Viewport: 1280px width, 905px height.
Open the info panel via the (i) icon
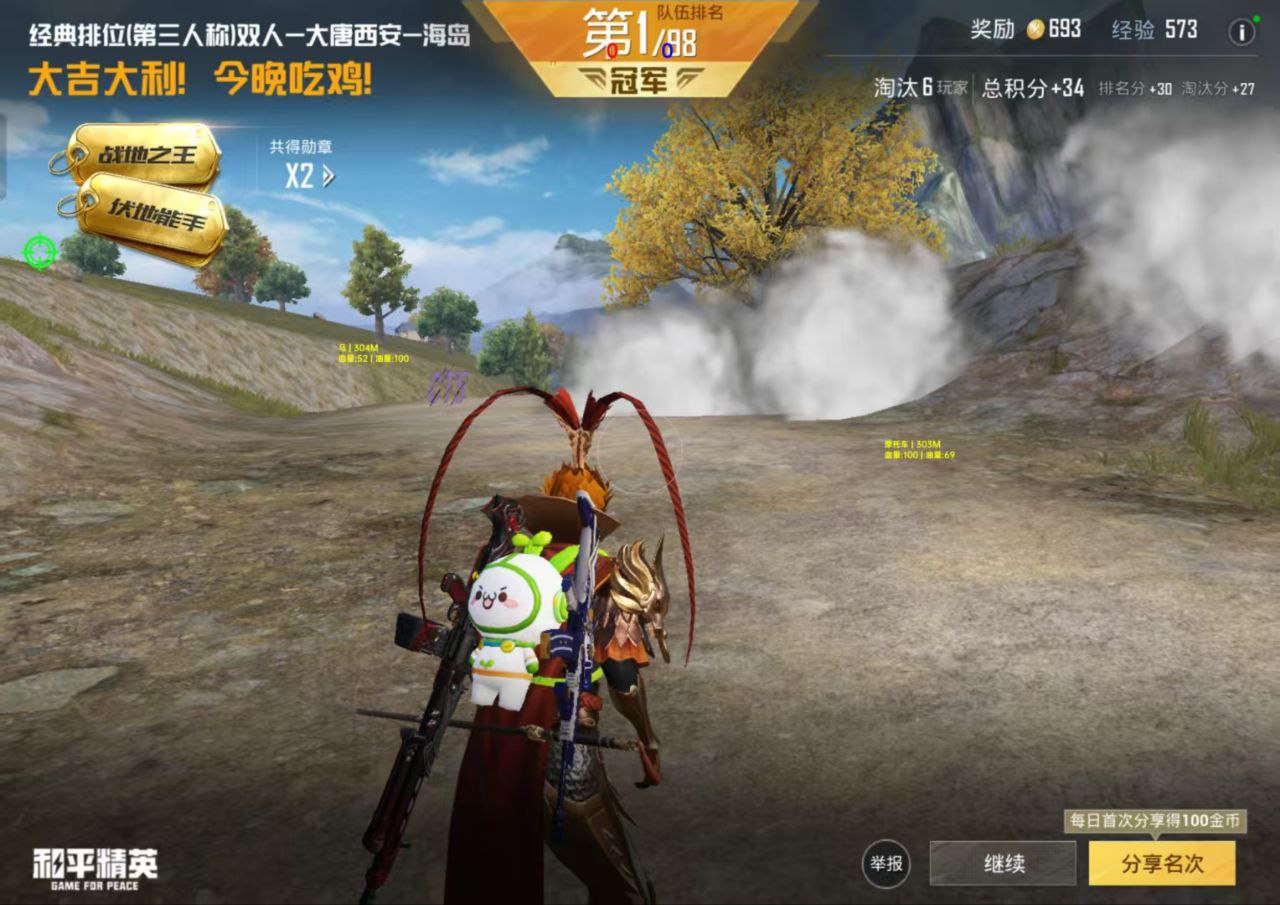click(1240, 30)
